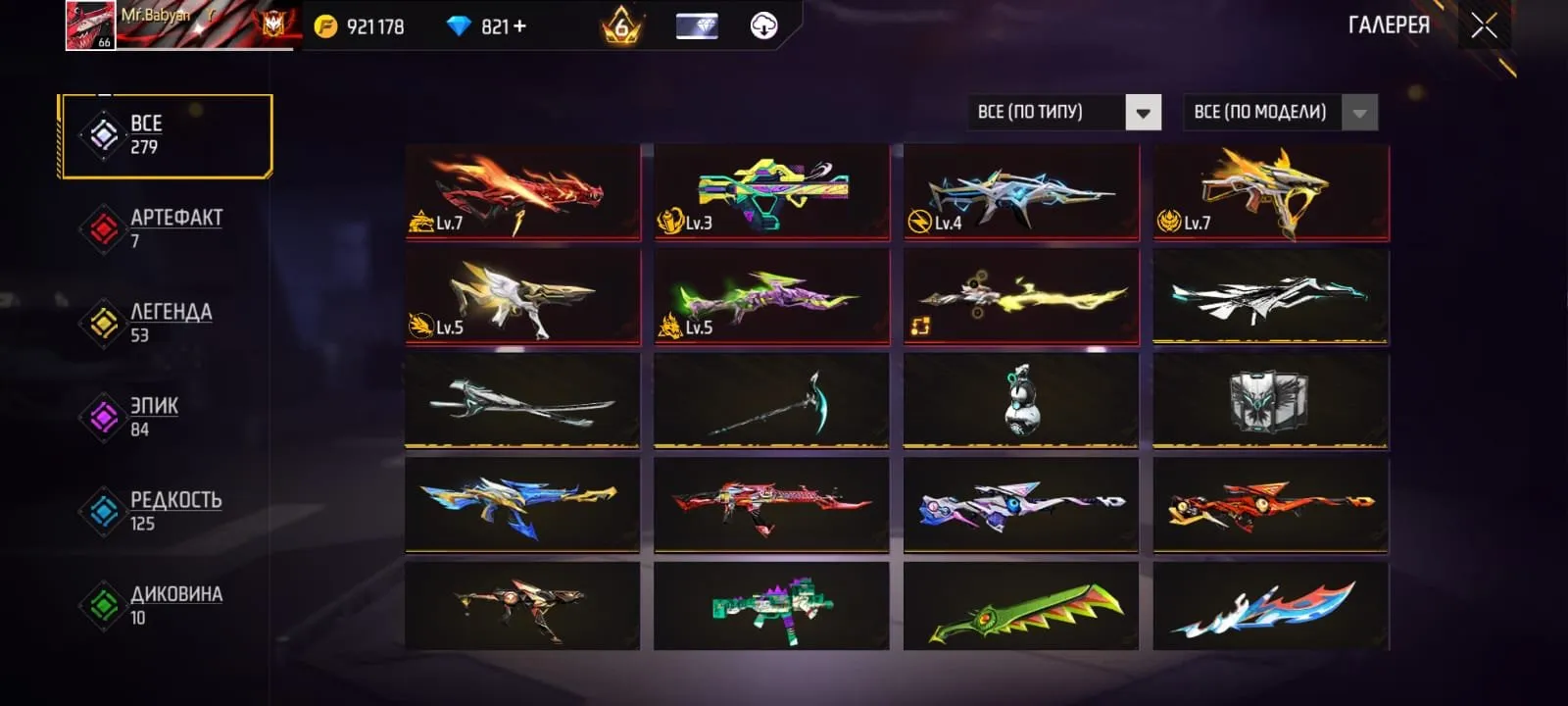
Task: Open the green serrated sword thumbnail
Action: (1021, 608)
